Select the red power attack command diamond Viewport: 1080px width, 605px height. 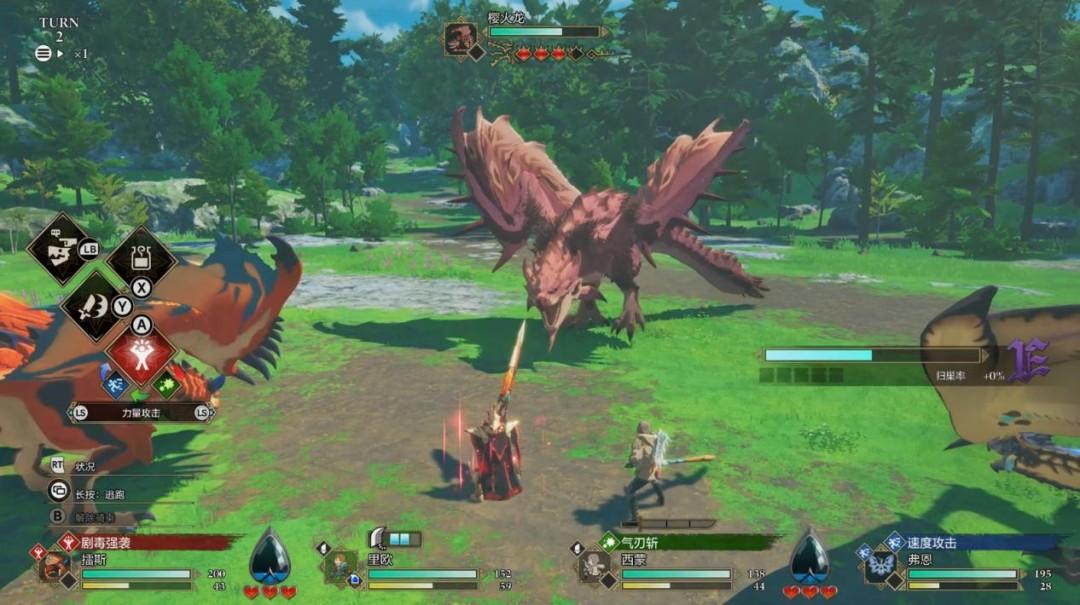tap(141, 355)
